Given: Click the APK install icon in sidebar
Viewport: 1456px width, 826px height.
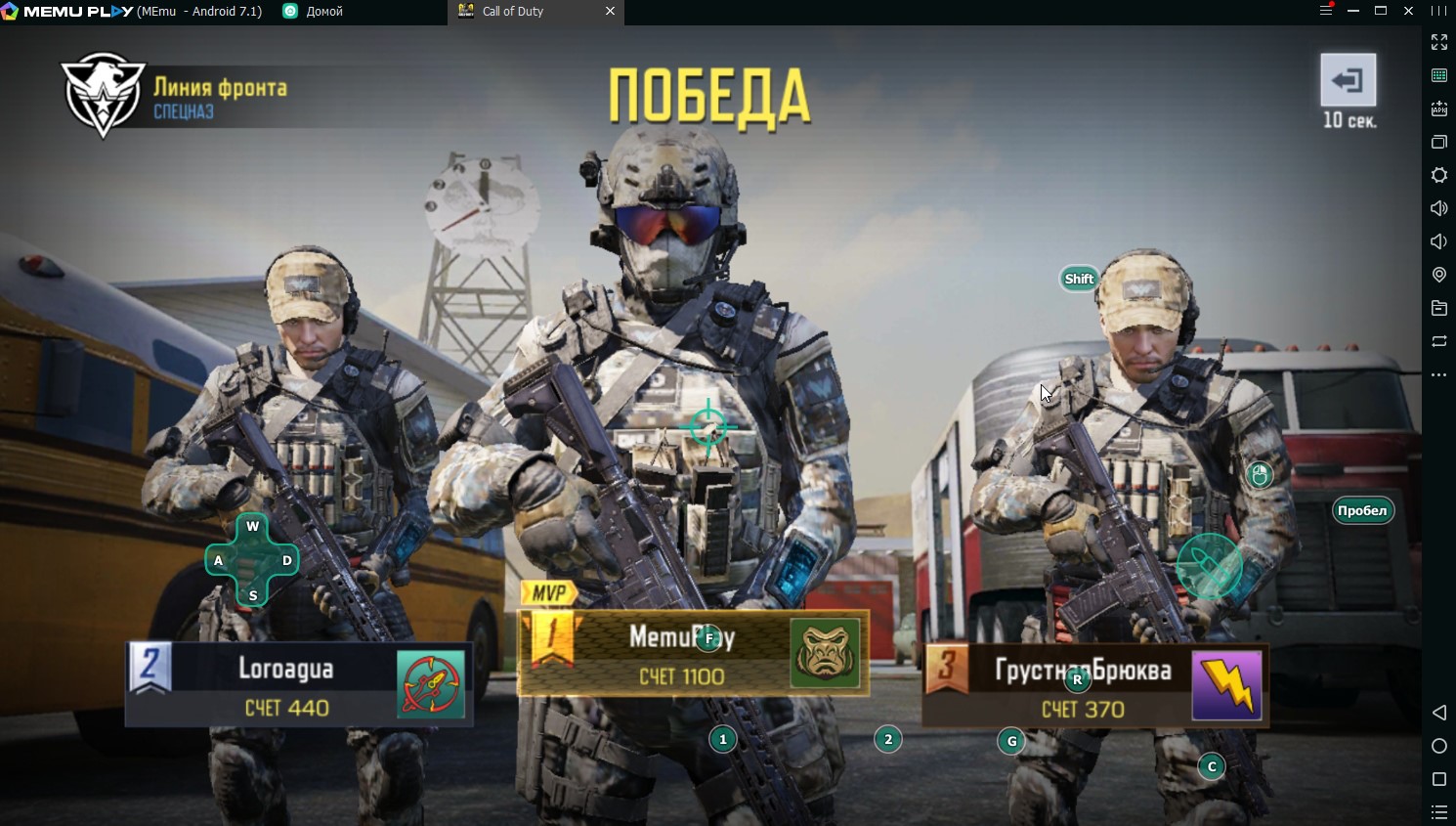Looking at the screenshot, I should 1438,109.
